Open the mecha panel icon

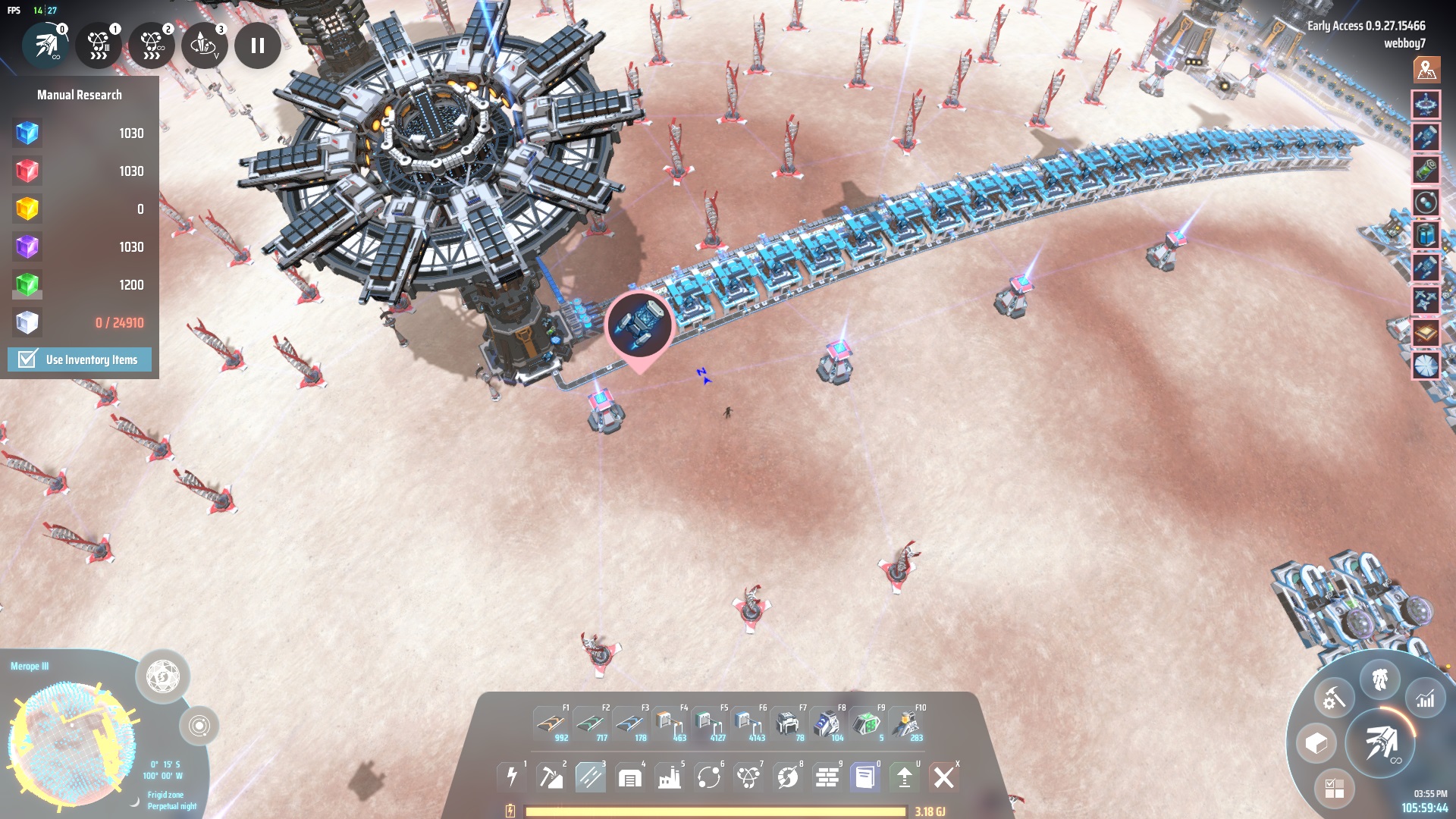(x=1380, y=679)
